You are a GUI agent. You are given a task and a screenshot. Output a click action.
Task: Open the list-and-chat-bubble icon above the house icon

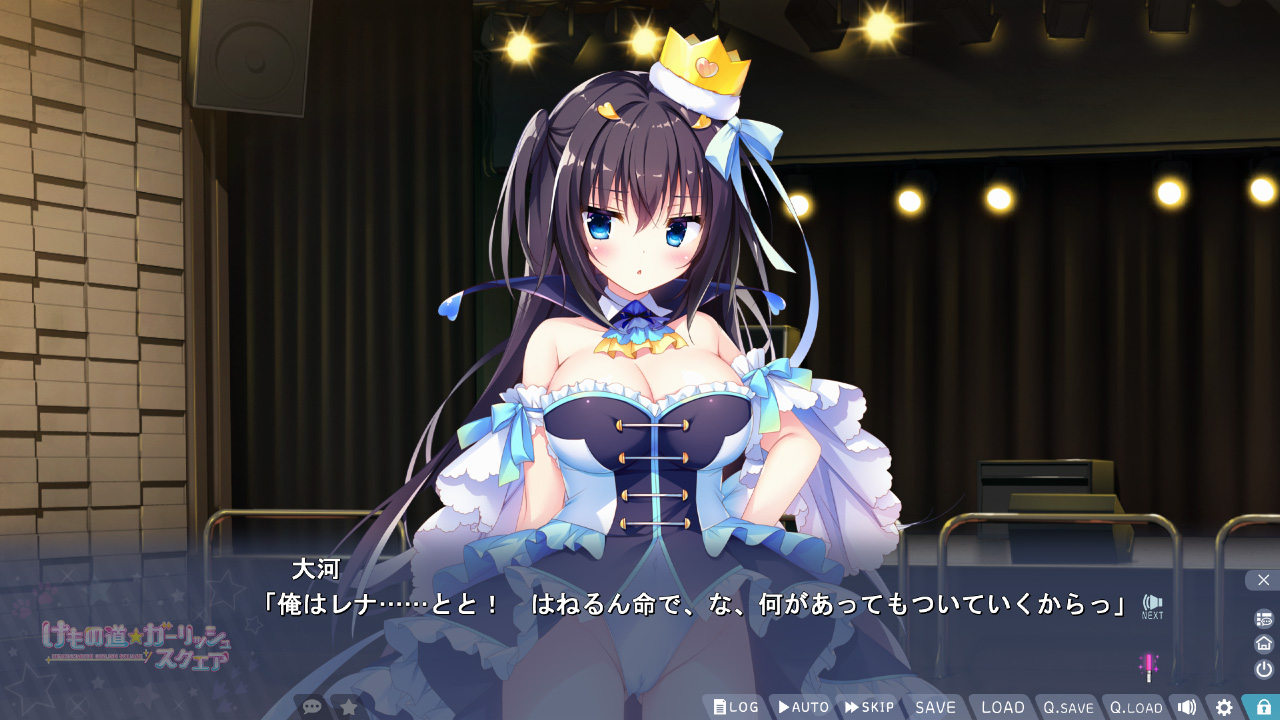(1264, 619)
